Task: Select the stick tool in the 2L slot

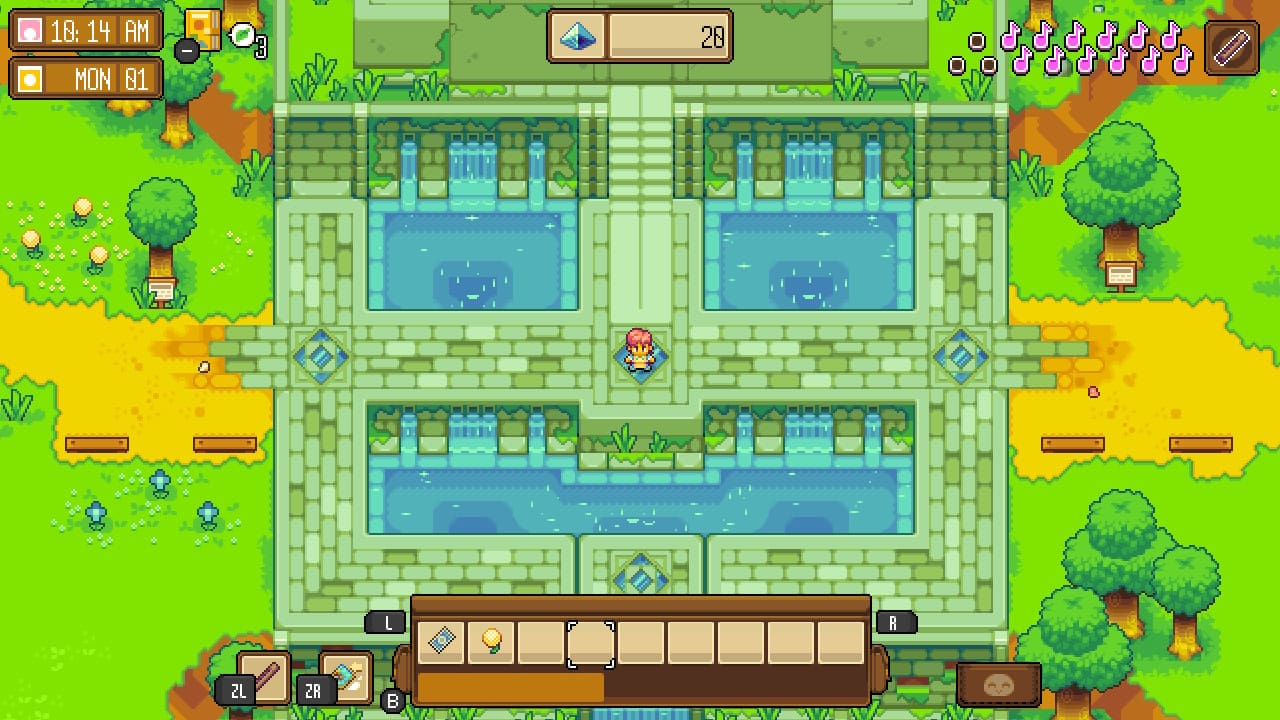Action: coord(265,678)
